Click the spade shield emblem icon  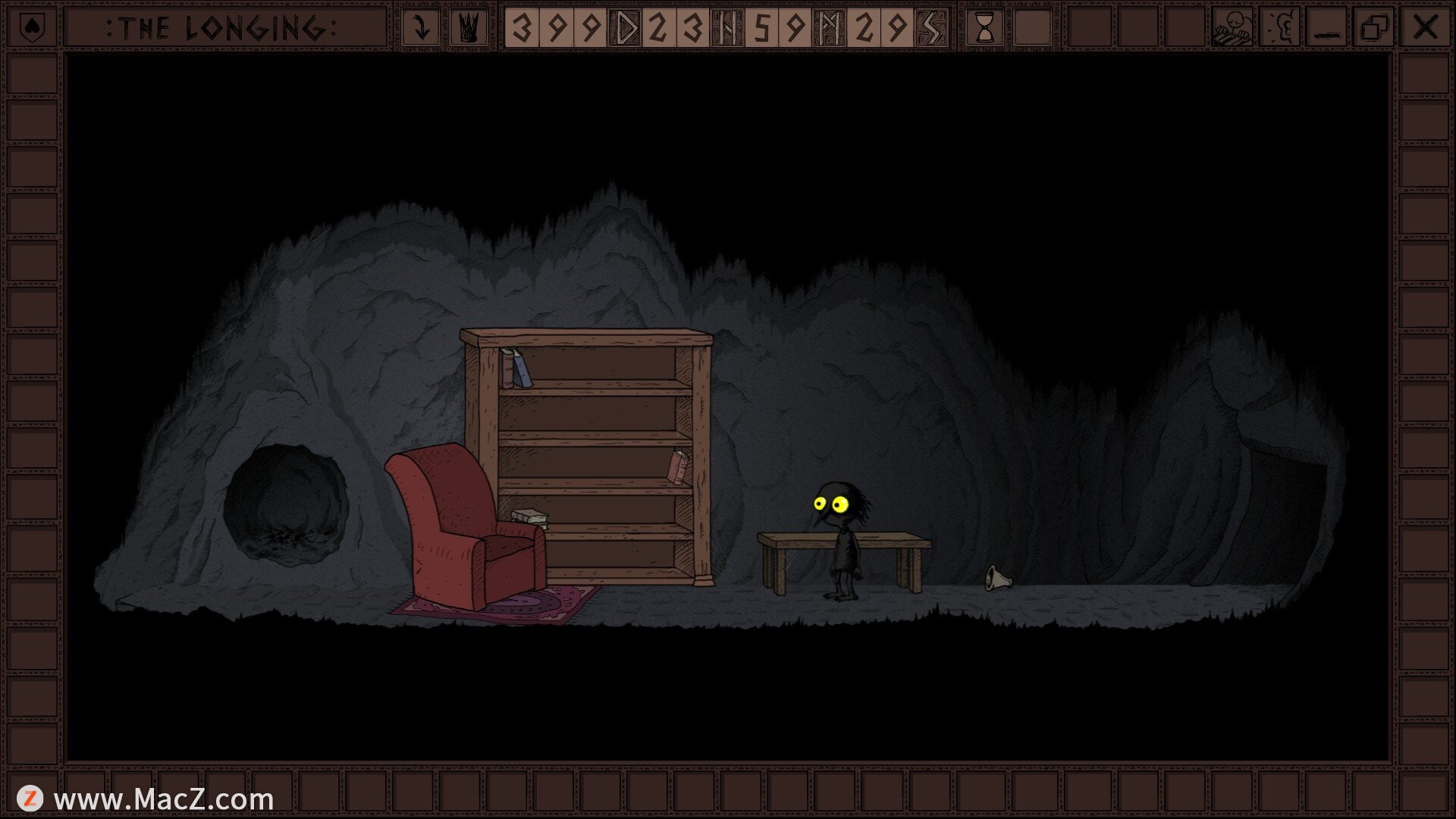[31, 28]
